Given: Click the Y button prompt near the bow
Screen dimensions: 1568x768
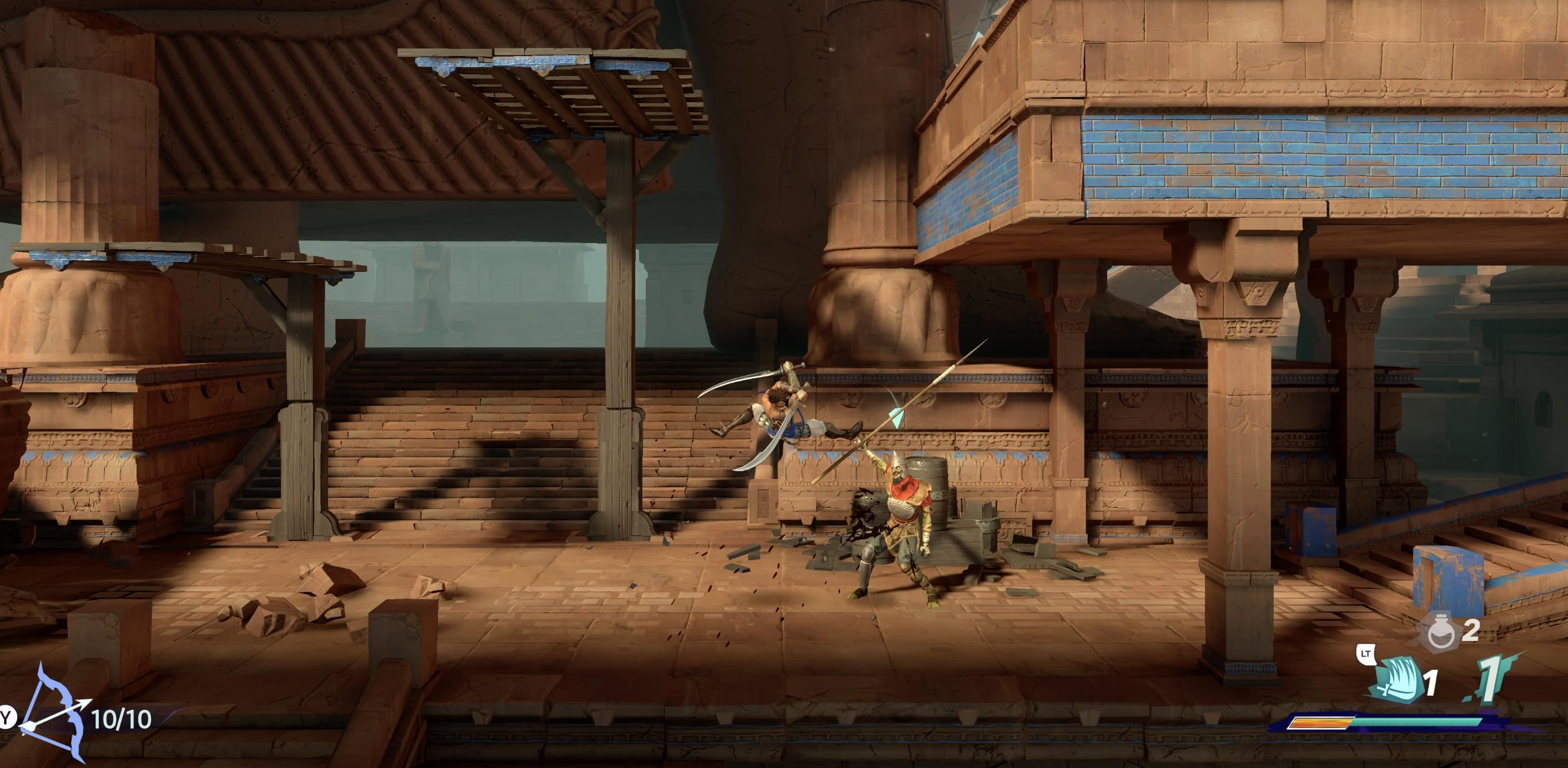Looking at the screenshot, I should 5,717.
